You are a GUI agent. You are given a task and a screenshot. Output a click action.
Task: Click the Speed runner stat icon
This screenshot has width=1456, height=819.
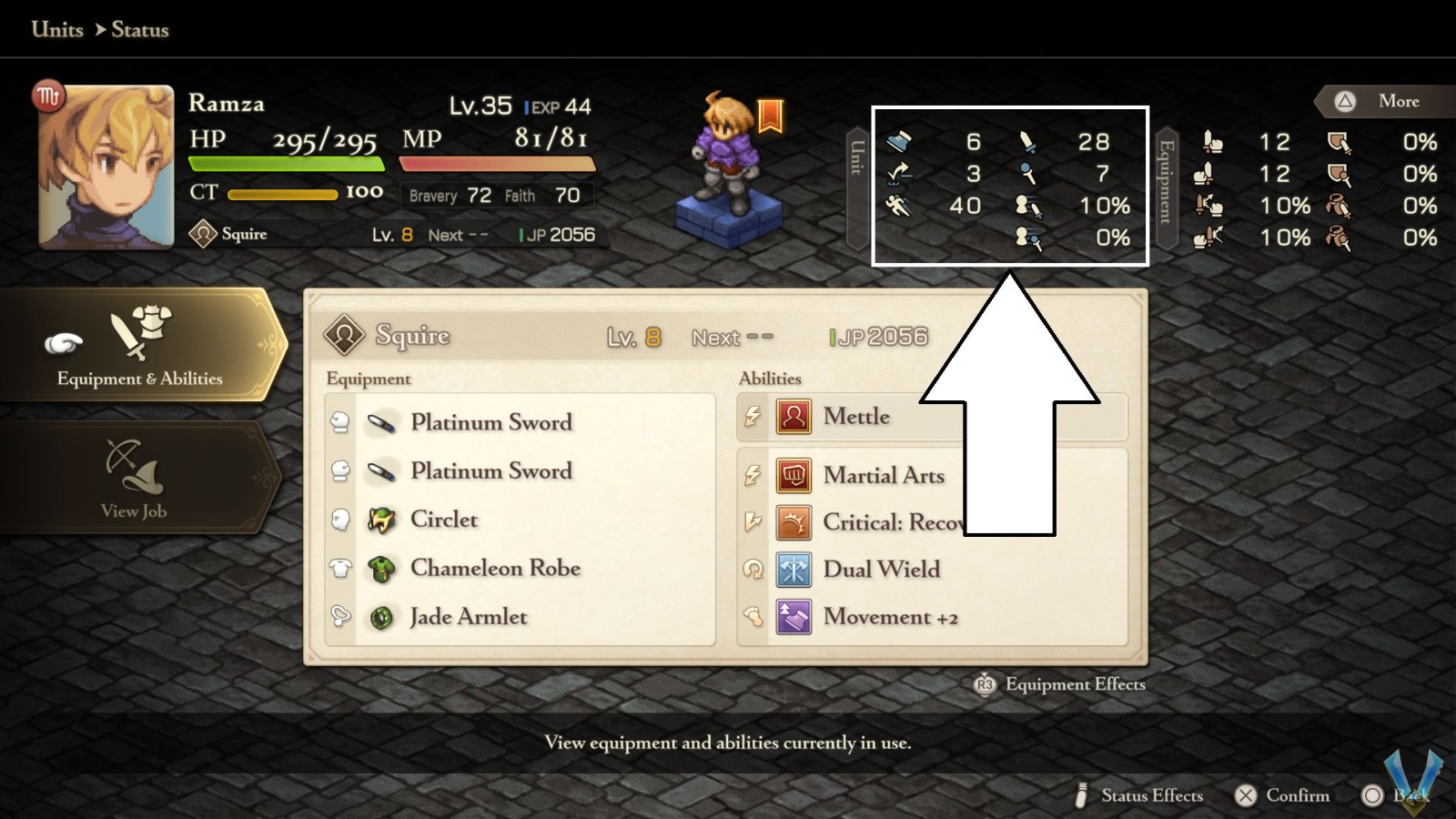(900, 207)
